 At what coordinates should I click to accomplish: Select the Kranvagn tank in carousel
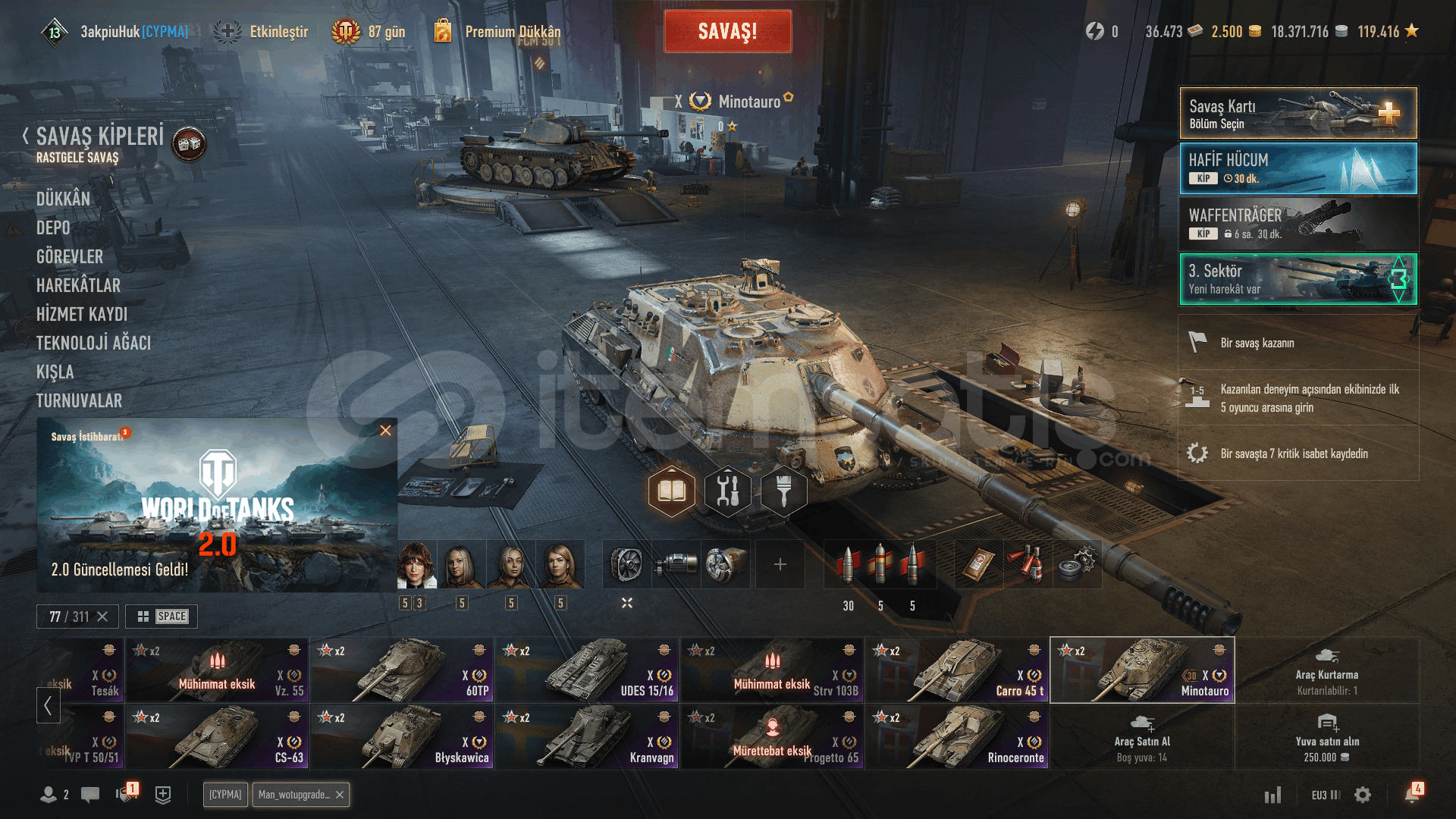point(587,737)
